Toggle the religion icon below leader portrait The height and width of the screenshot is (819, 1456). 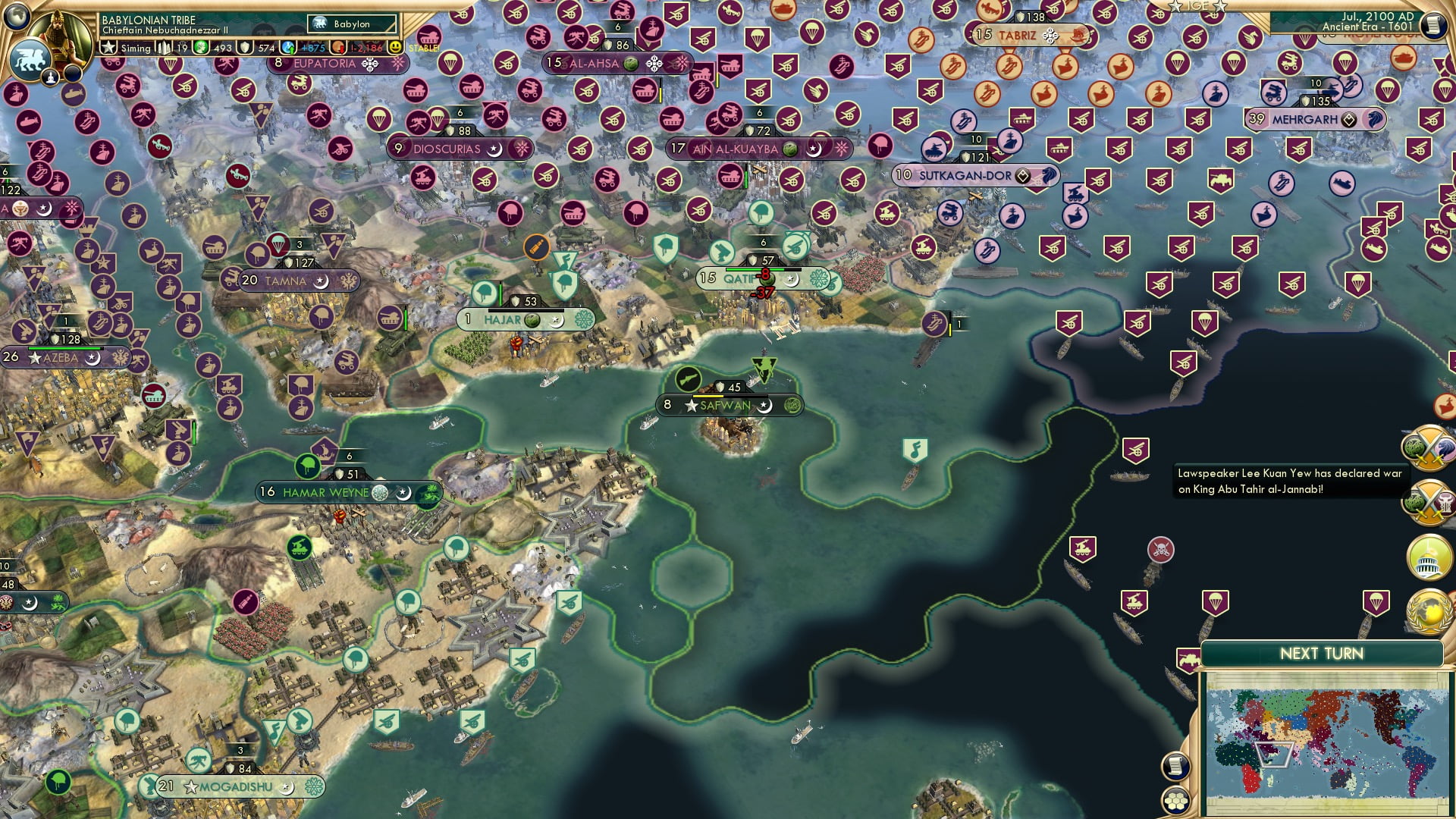tap(51, 78)
